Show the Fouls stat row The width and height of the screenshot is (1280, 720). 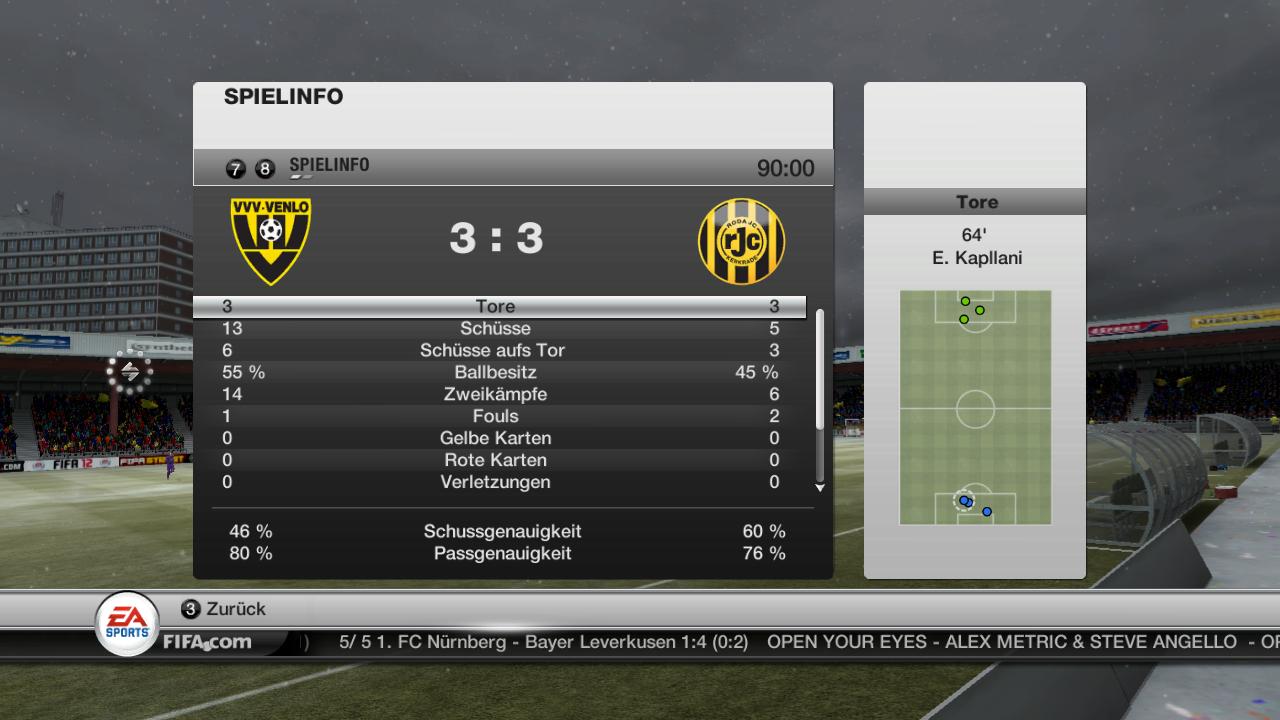coord(496,417)
